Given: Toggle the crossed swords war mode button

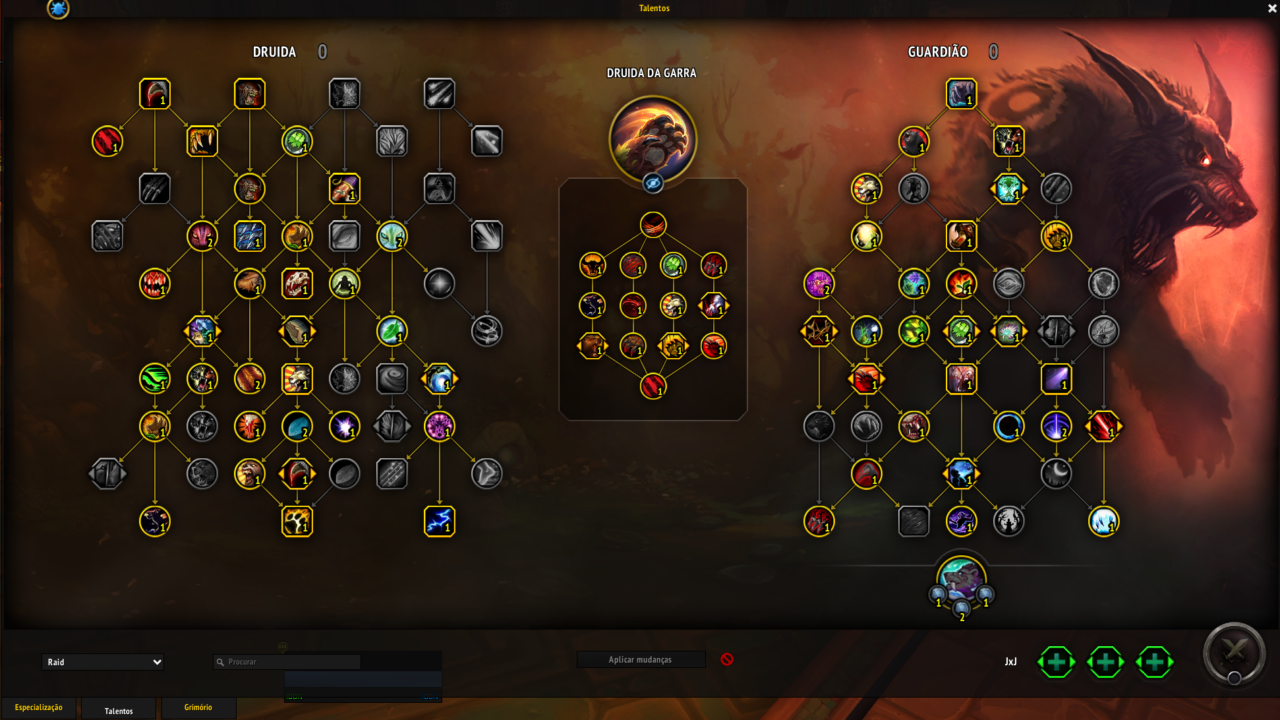Looking at the screenshot, I should click(1236, 655).
